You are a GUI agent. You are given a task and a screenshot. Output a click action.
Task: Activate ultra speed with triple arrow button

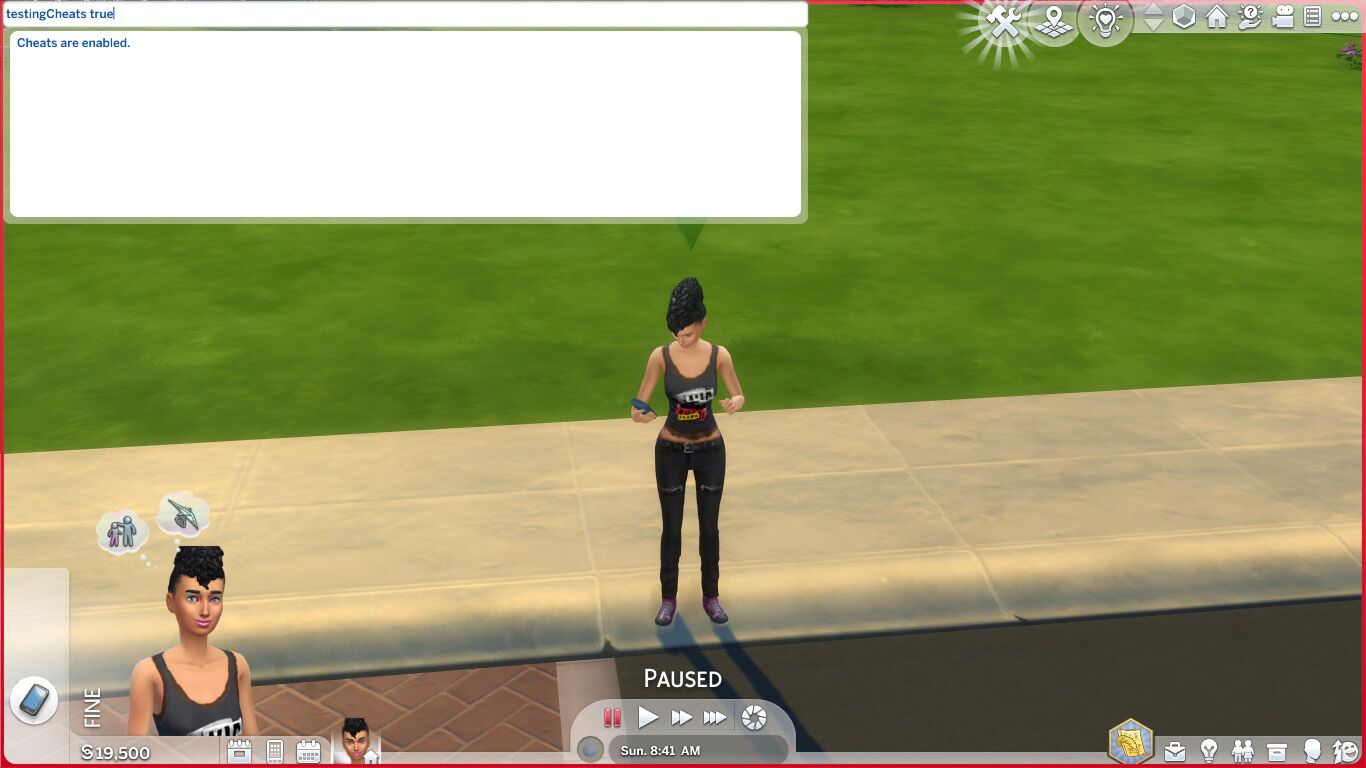pyautogui.click(x=714, y=717)
